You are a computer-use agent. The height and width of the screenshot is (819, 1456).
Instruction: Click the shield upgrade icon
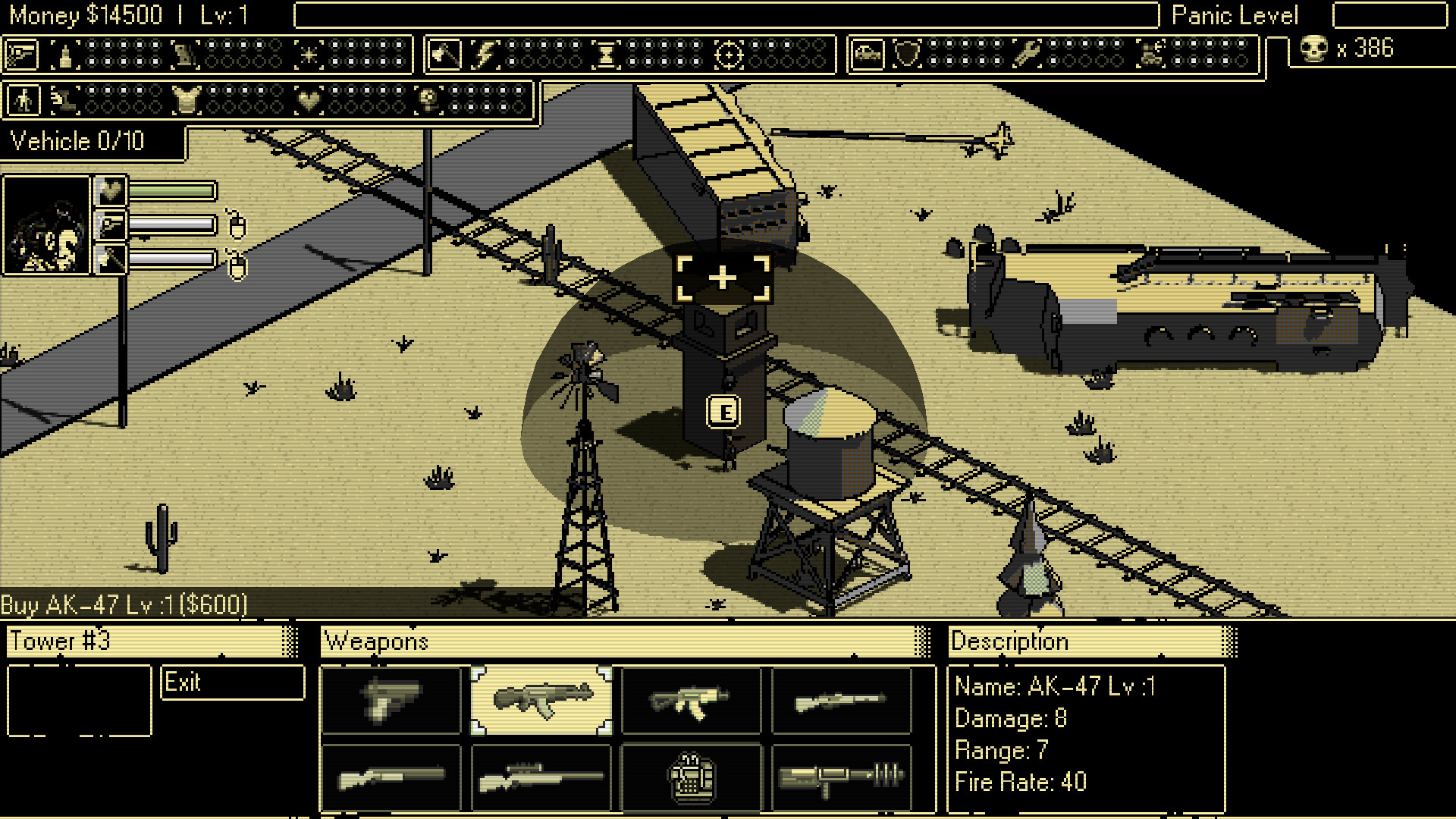(x=908, y=53)
